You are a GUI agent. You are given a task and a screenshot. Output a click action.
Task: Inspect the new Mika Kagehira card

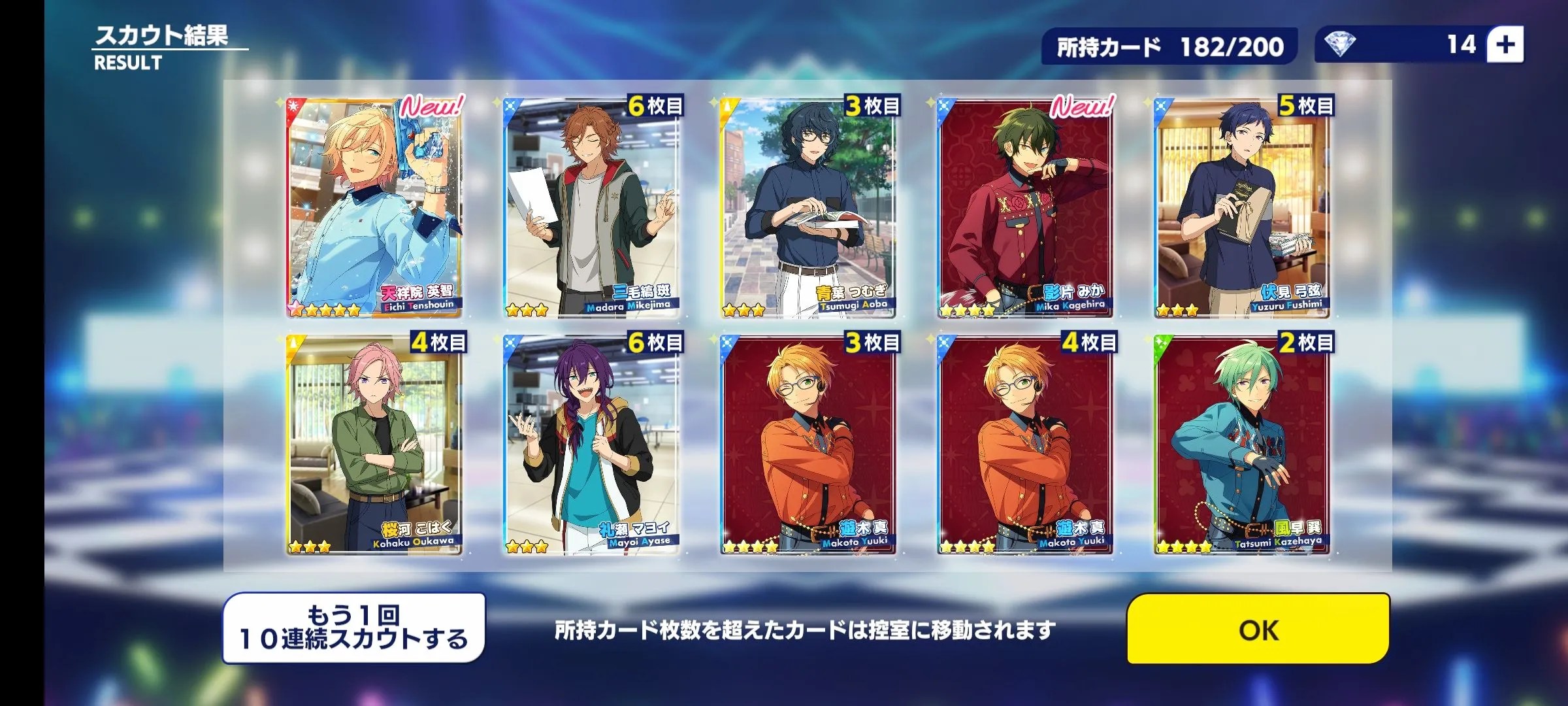1025,208
